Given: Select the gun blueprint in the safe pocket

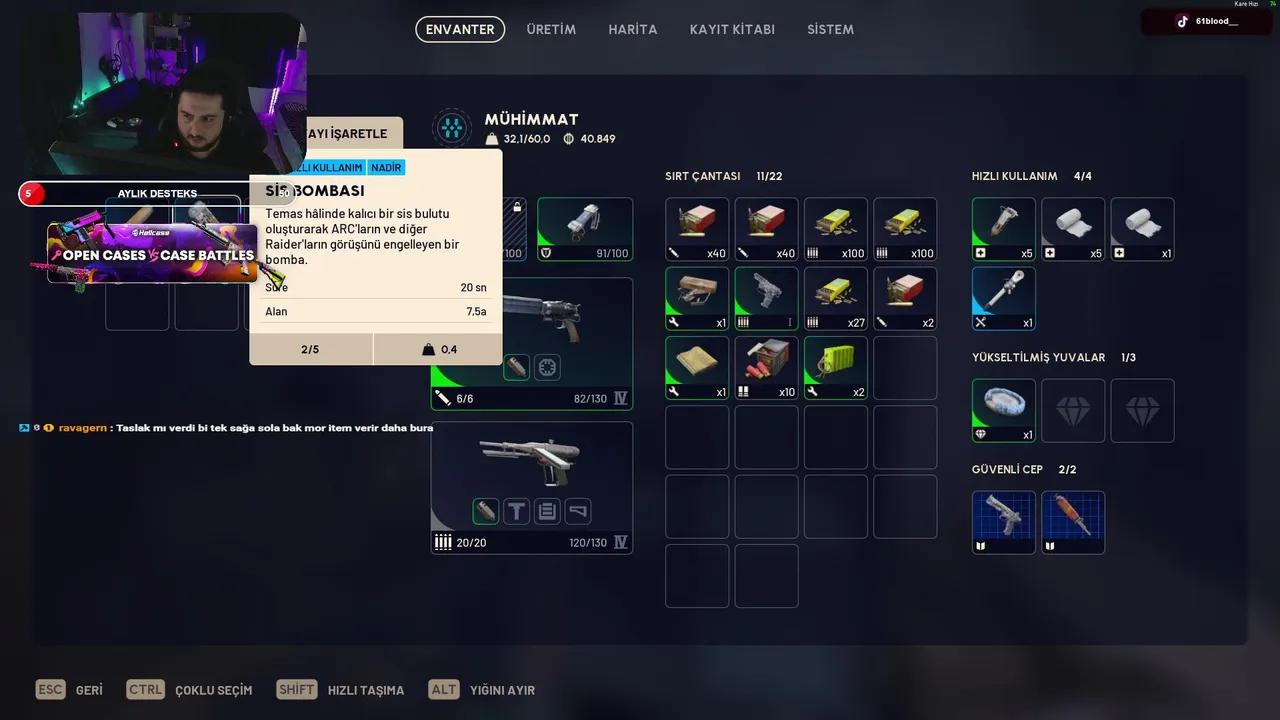Looking at the screenshot, I should pyautogui.click(x=1003, y=522).
